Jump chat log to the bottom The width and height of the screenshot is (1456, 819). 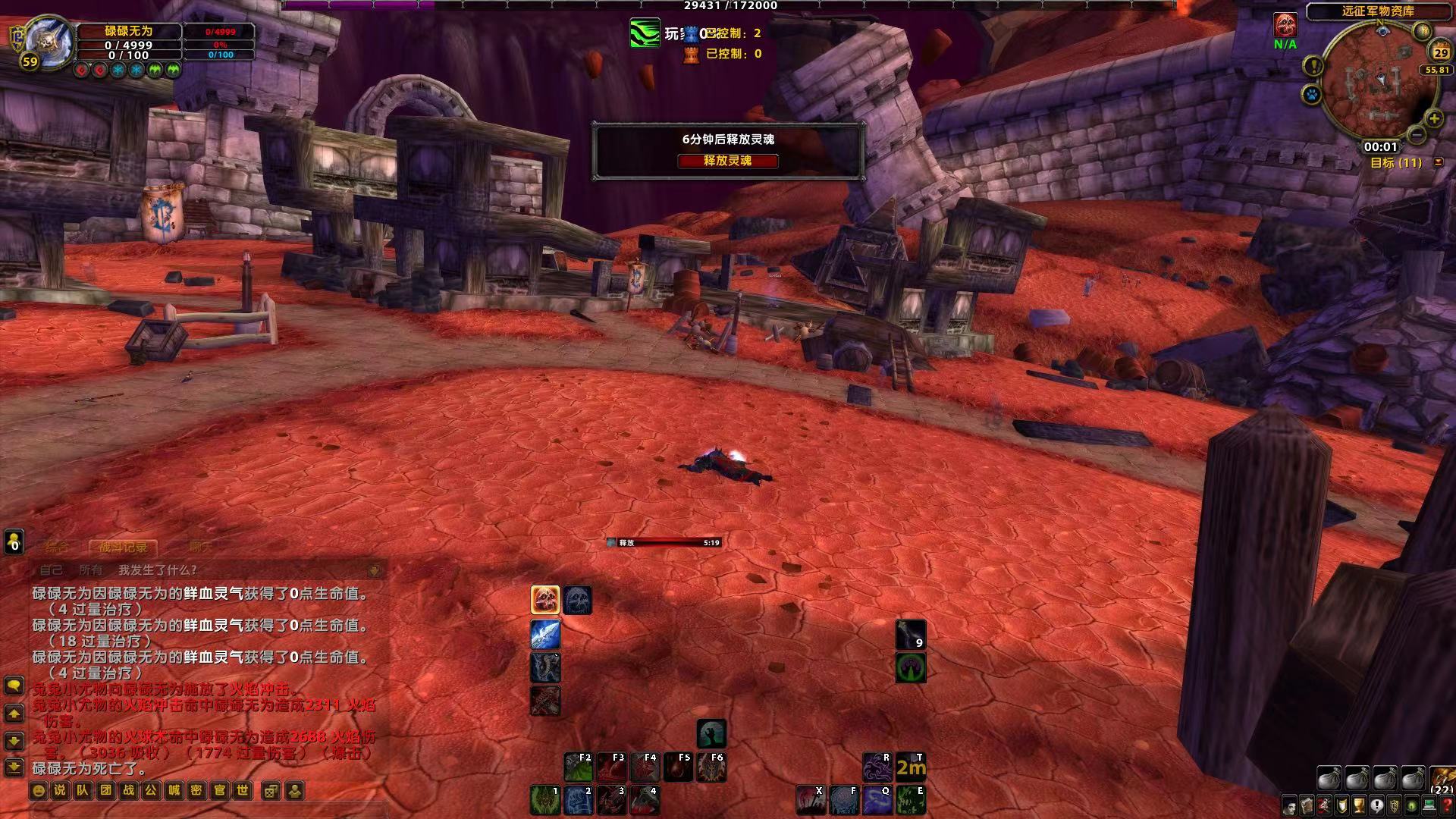tap(14, 767)
